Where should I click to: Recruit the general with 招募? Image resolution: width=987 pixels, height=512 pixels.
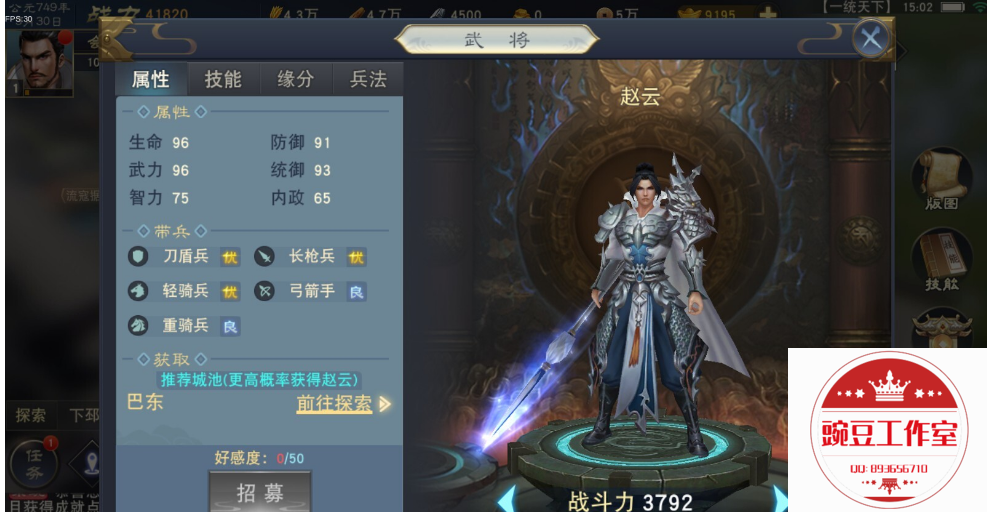point(260,492)
